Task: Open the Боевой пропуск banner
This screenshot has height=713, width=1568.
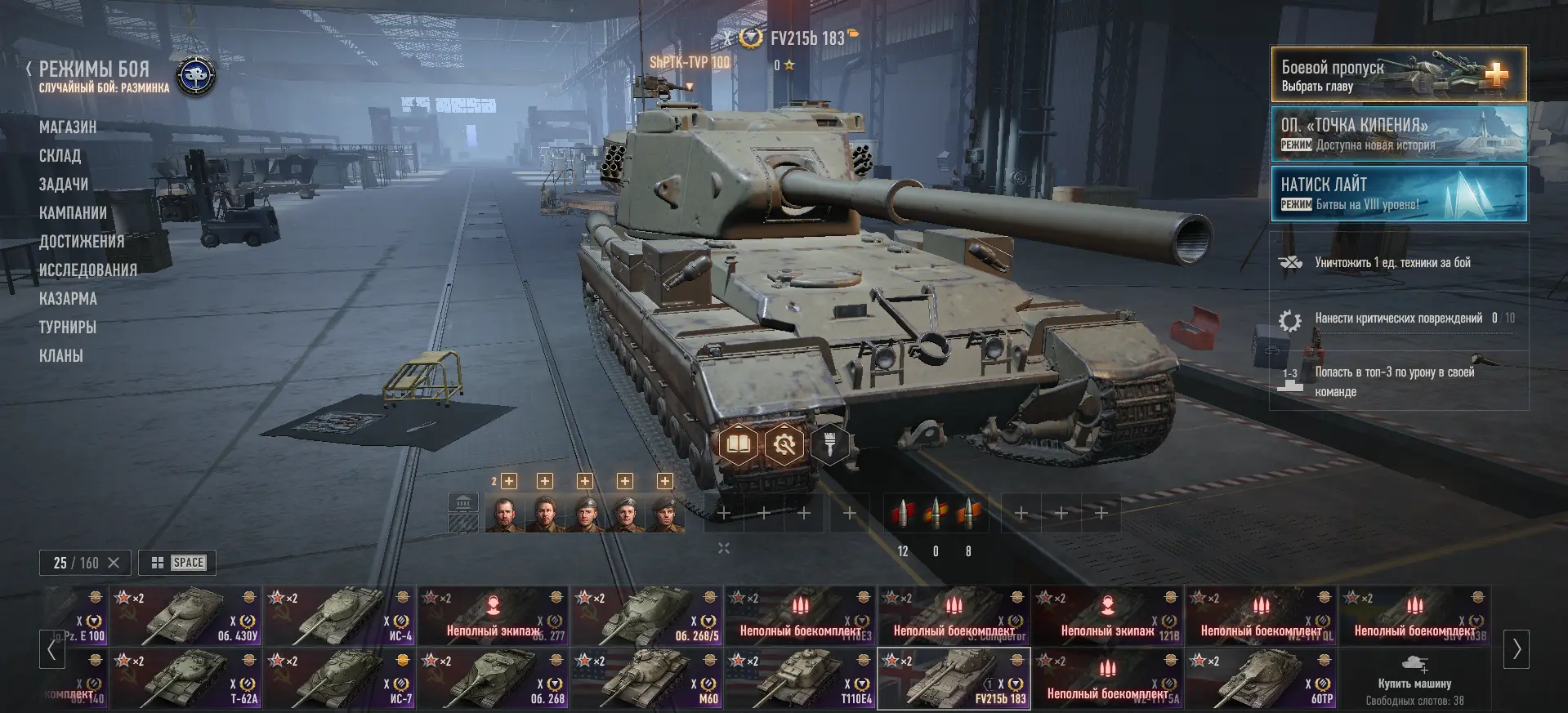Action: 1398,75
